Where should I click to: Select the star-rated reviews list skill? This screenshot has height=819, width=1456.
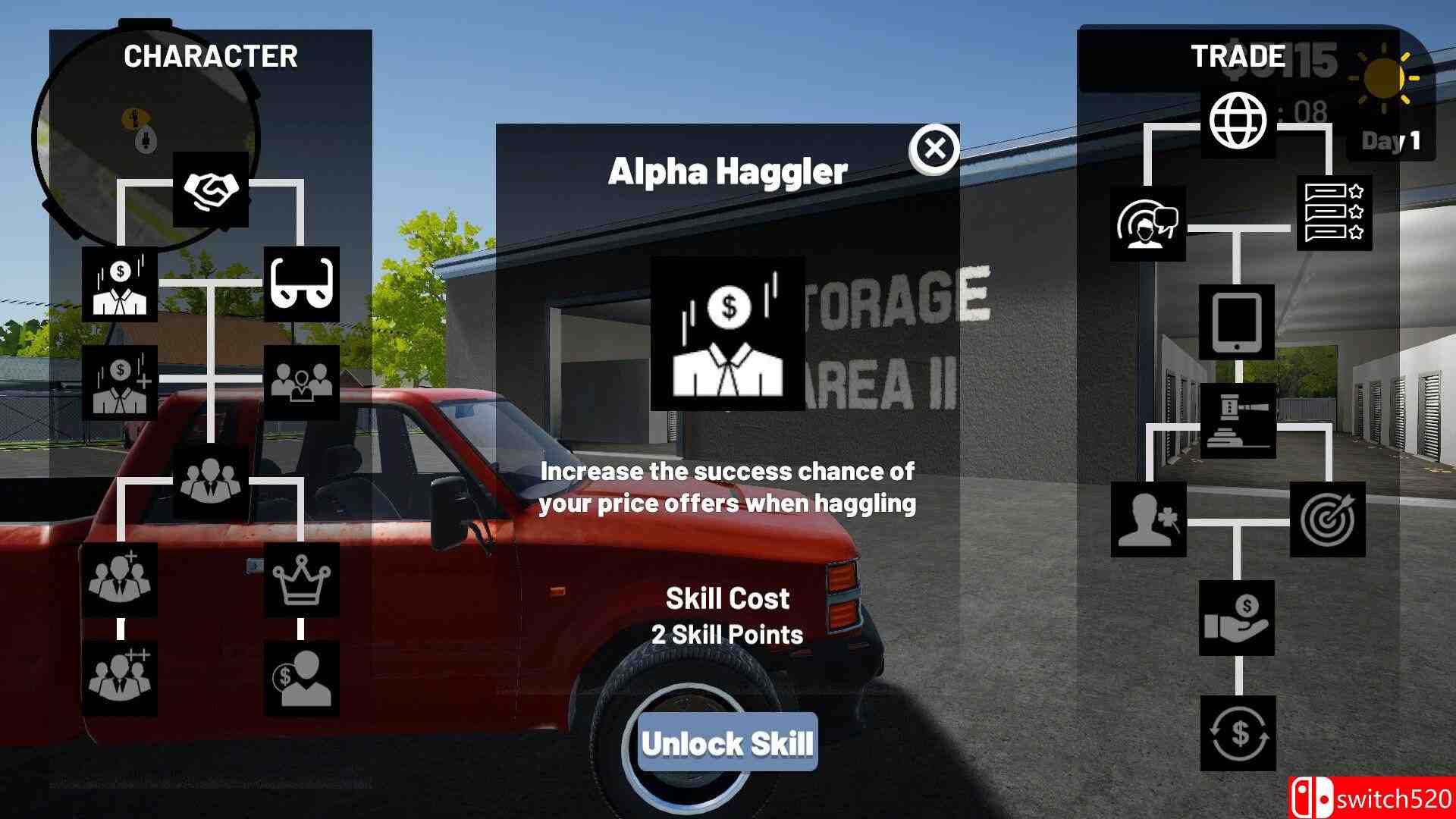1334,213
